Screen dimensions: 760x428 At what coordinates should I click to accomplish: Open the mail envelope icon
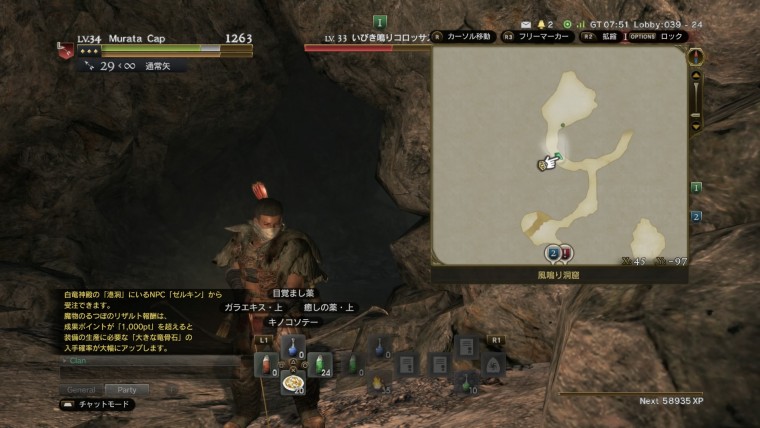tap(526, 22)
